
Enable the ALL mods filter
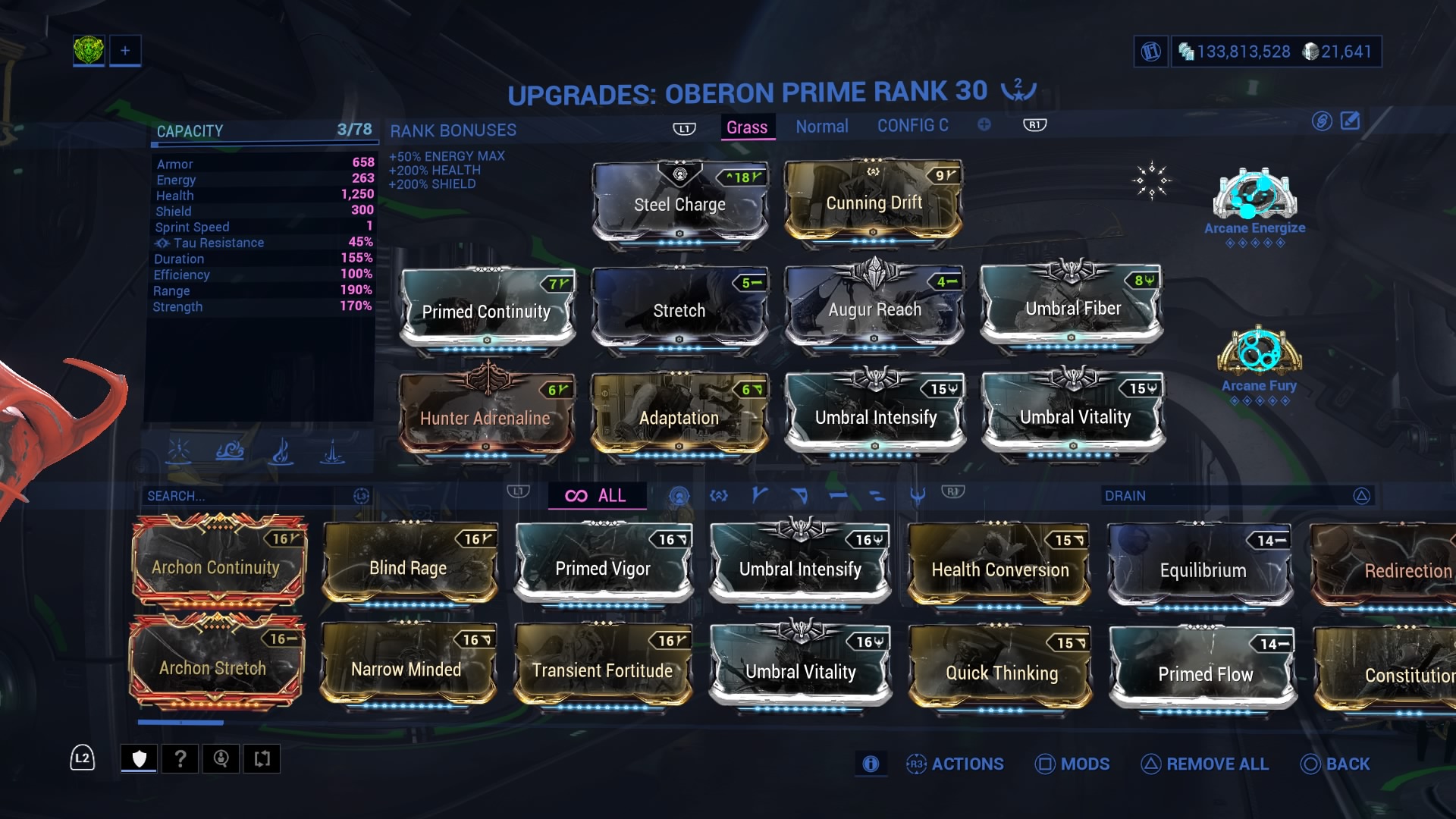tap(597, 495)
